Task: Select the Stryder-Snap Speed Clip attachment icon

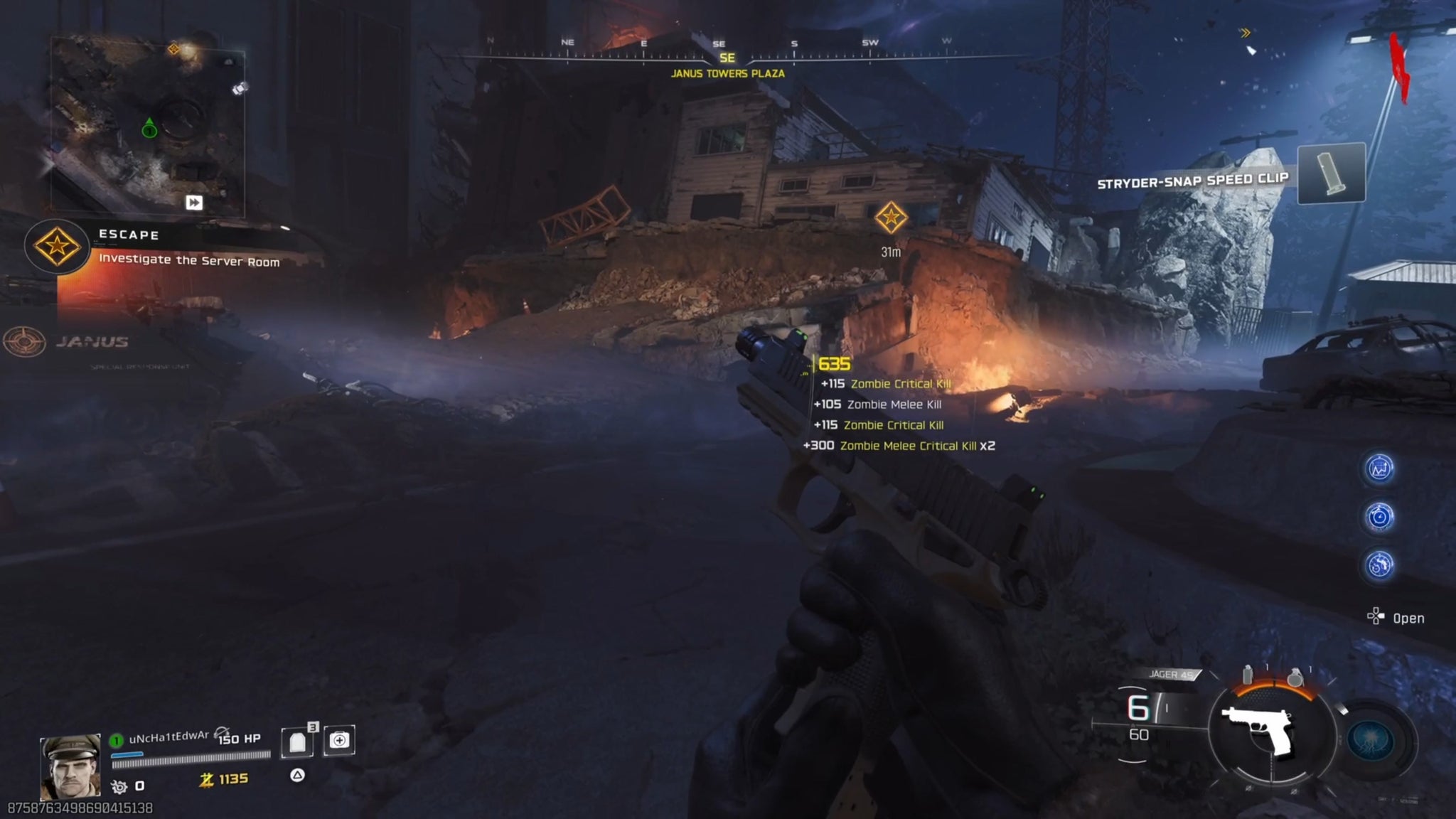Action: point(1331,173)
